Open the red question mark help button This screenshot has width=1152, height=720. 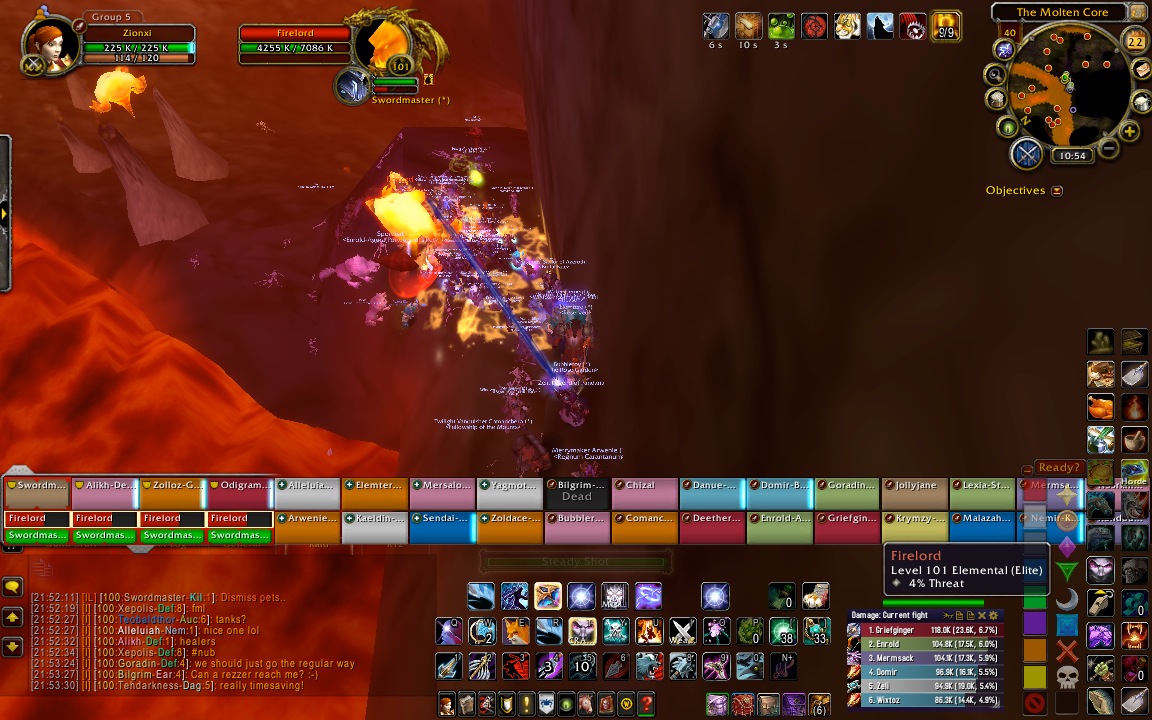pyautogui.click(x=647, y=703)
